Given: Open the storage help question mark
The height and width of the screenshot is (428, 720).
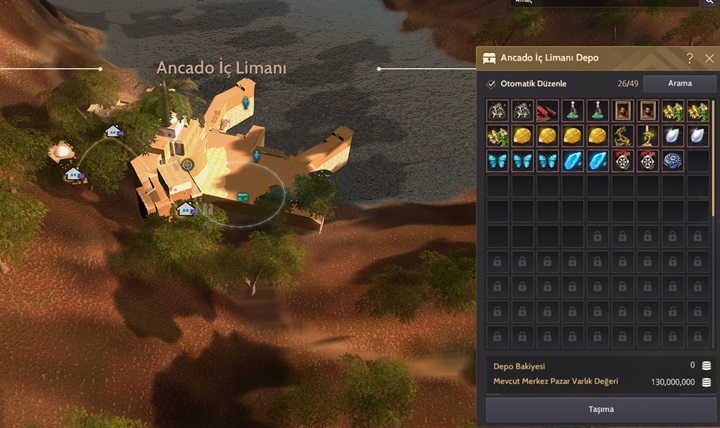Looking at the screenshot, I should pos(689,58).
